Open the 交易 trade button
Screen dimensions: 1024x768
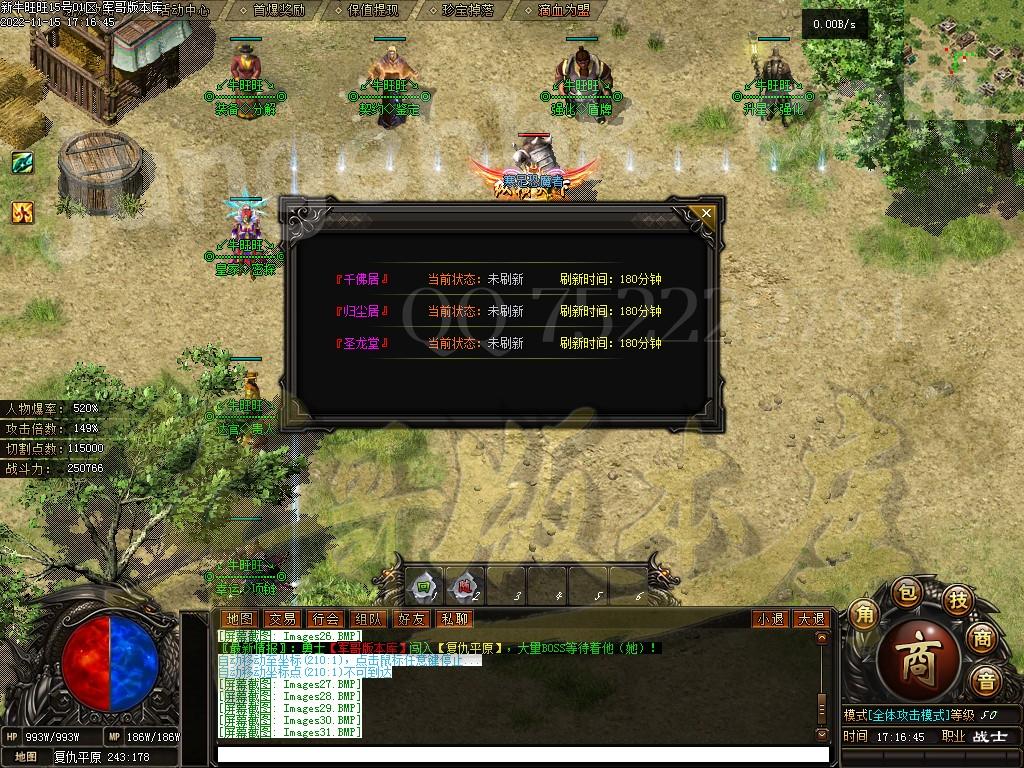point(282,619)
